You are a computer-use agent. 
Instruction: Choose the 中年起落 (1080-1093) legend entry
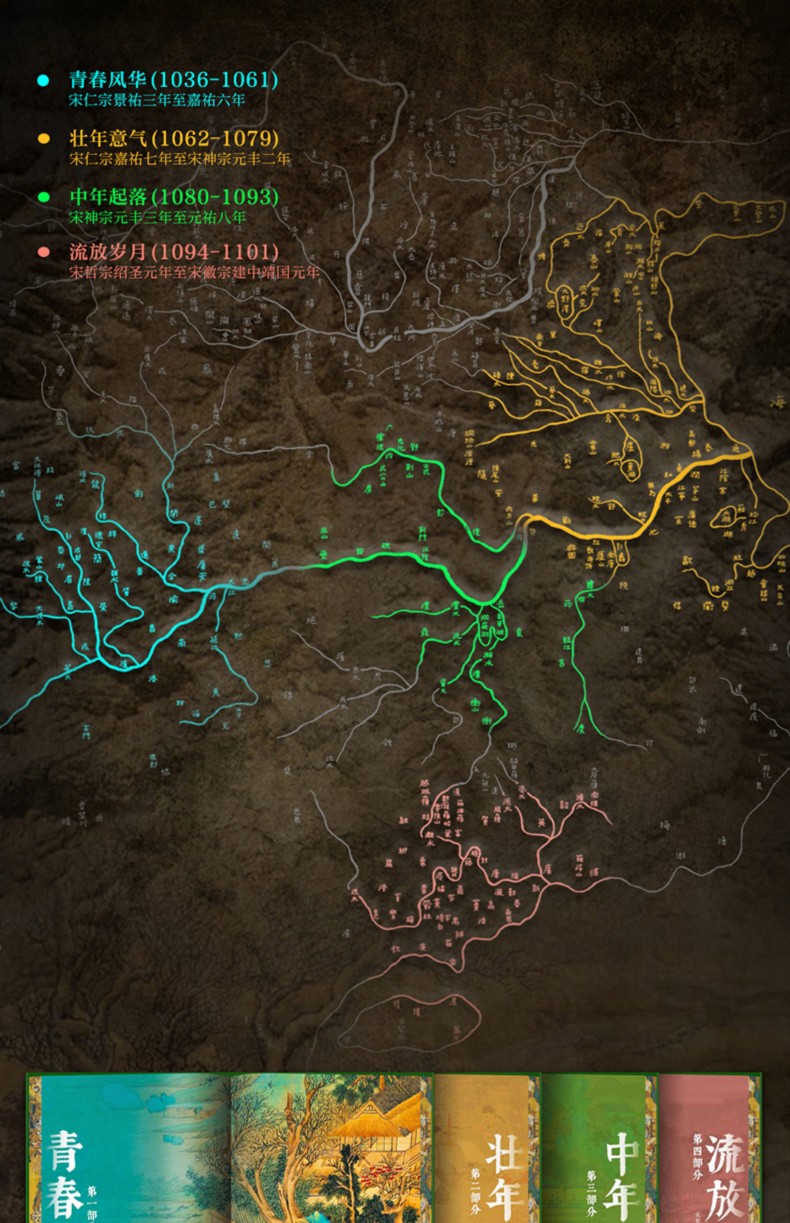(x=173, y=196)
